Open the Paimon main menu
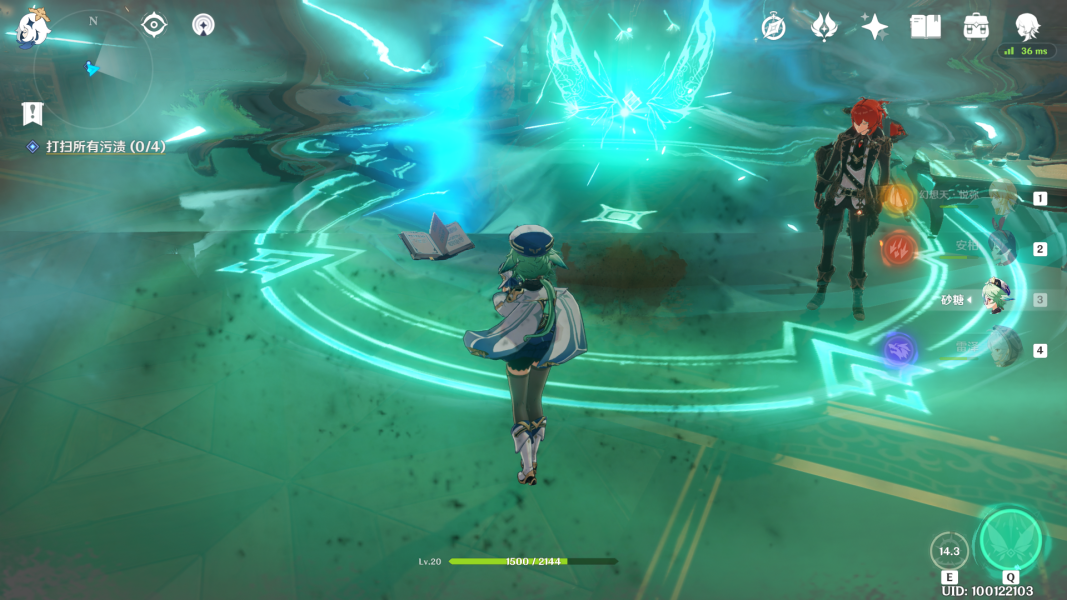Screen dimensions: 1067x600 33,27
